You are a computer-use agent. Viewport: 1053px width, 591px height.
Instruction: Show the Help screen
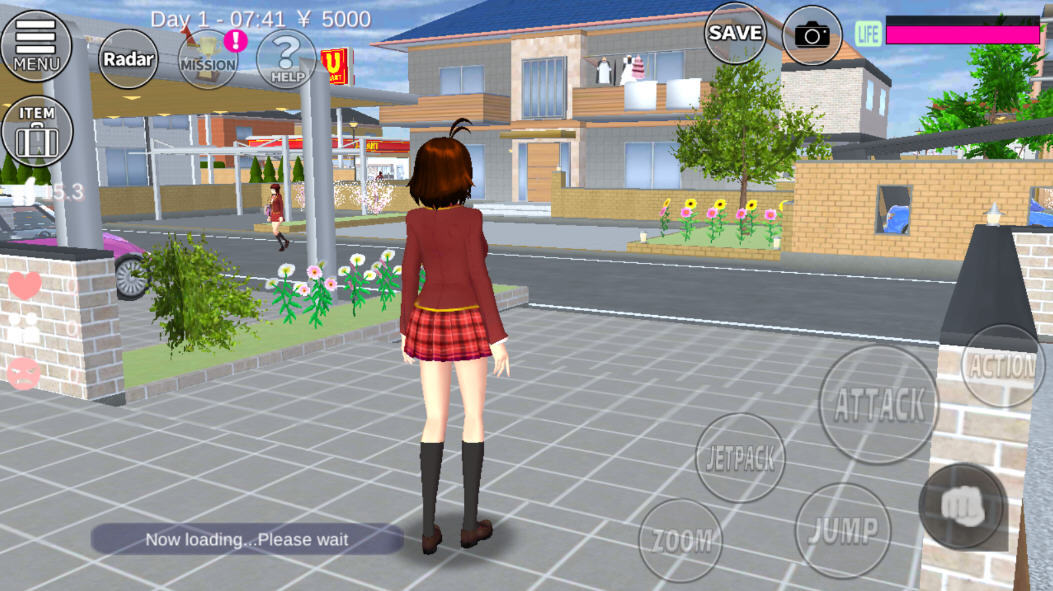286,59
